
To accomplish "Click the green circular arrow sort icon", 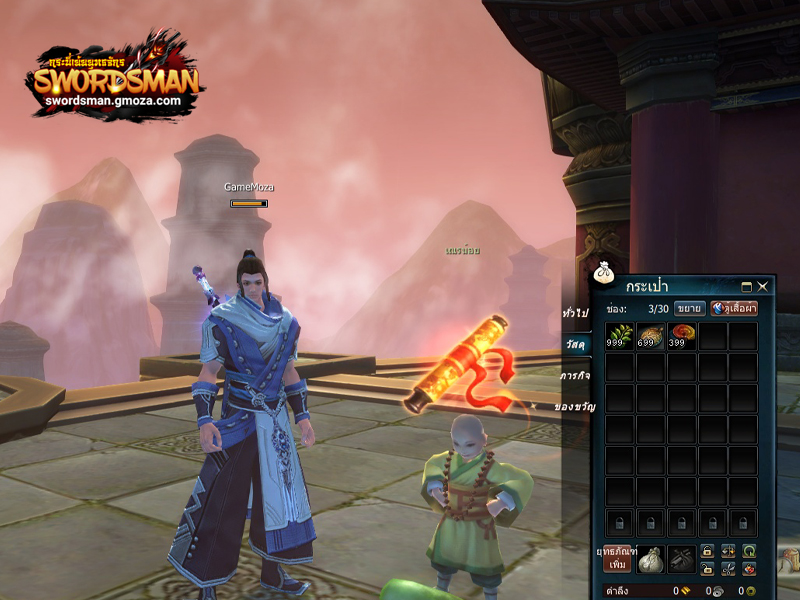I will point(749,551).
